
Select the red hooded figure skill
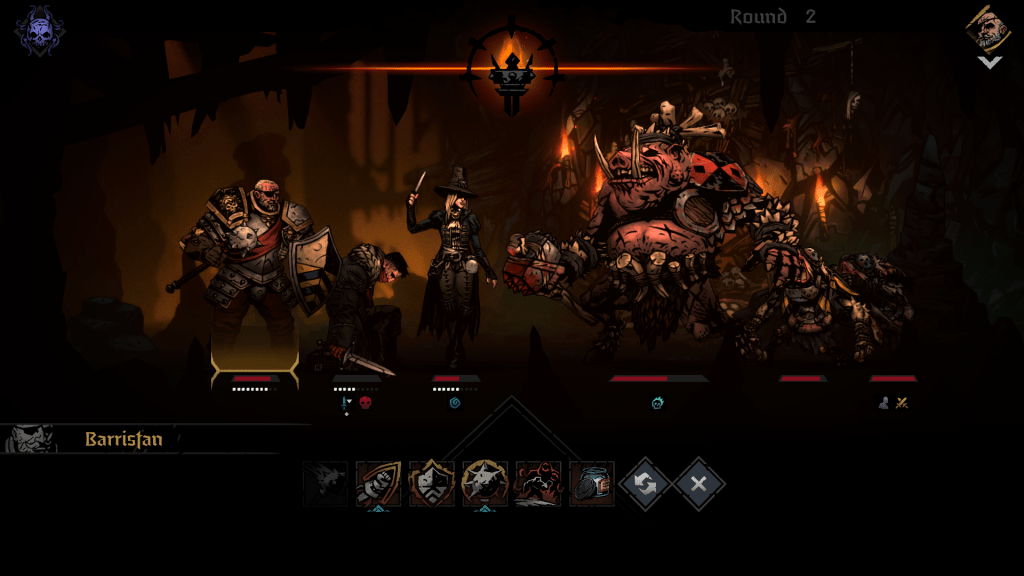tap(538, 484)
